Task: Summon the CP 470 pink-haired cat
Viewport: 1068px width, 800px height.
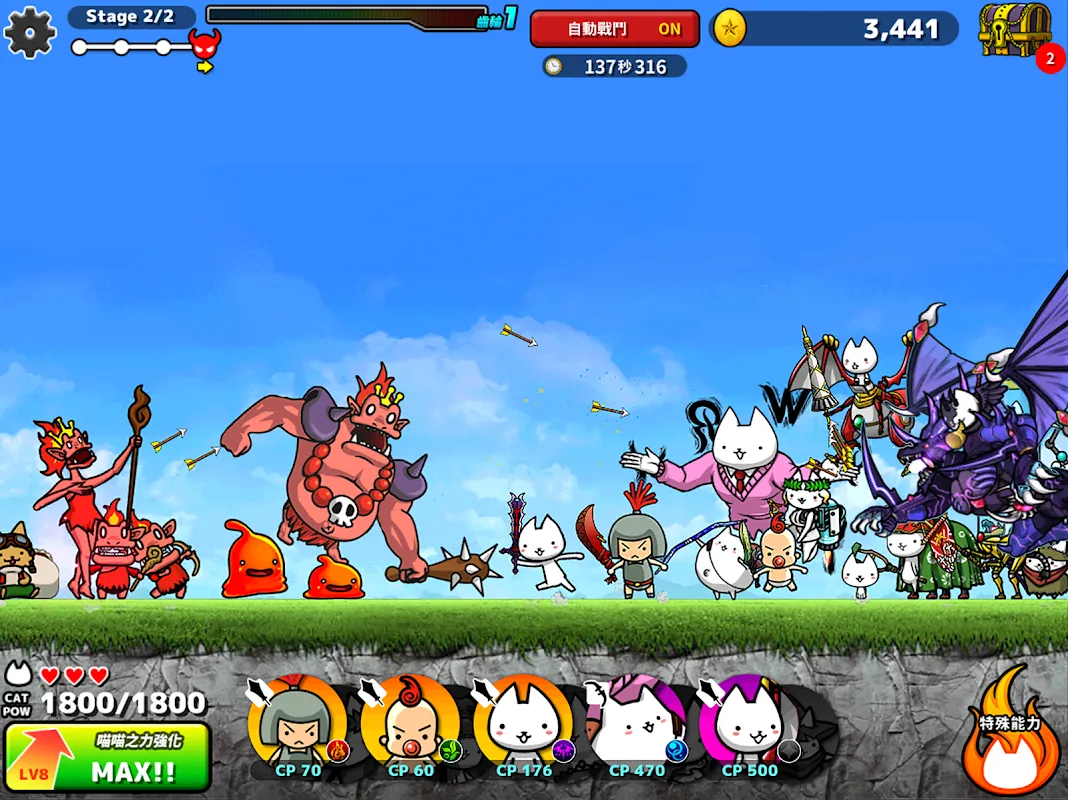Action: (636, 727)
